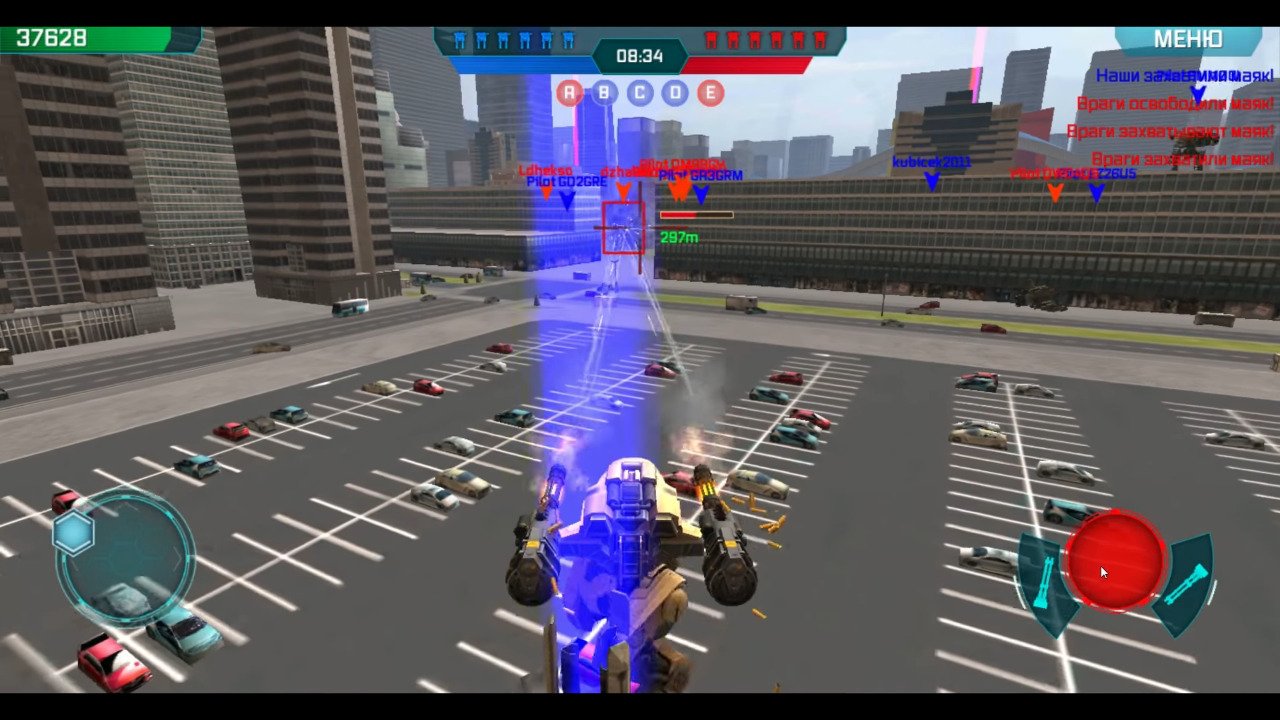1280x720 pixels.
Task: Tap the hexagon knob of the movement joystick
Action: (74, 533)
